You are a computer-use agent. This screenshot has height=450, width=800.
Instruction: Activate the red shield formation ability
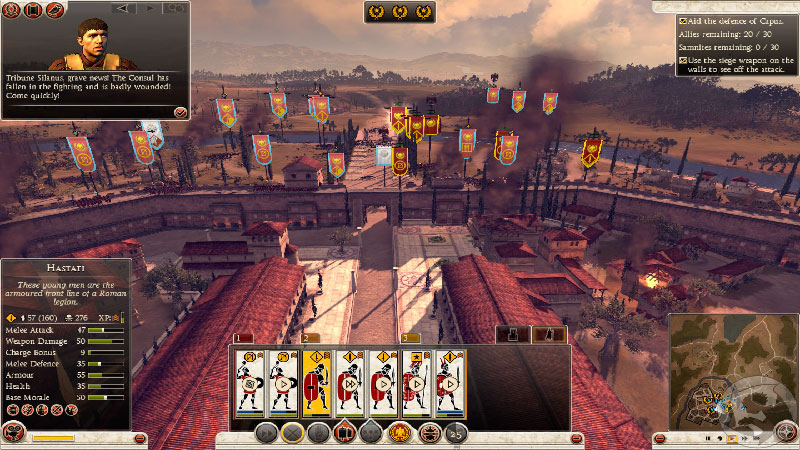pyautogui.click(x=345, y=433)
